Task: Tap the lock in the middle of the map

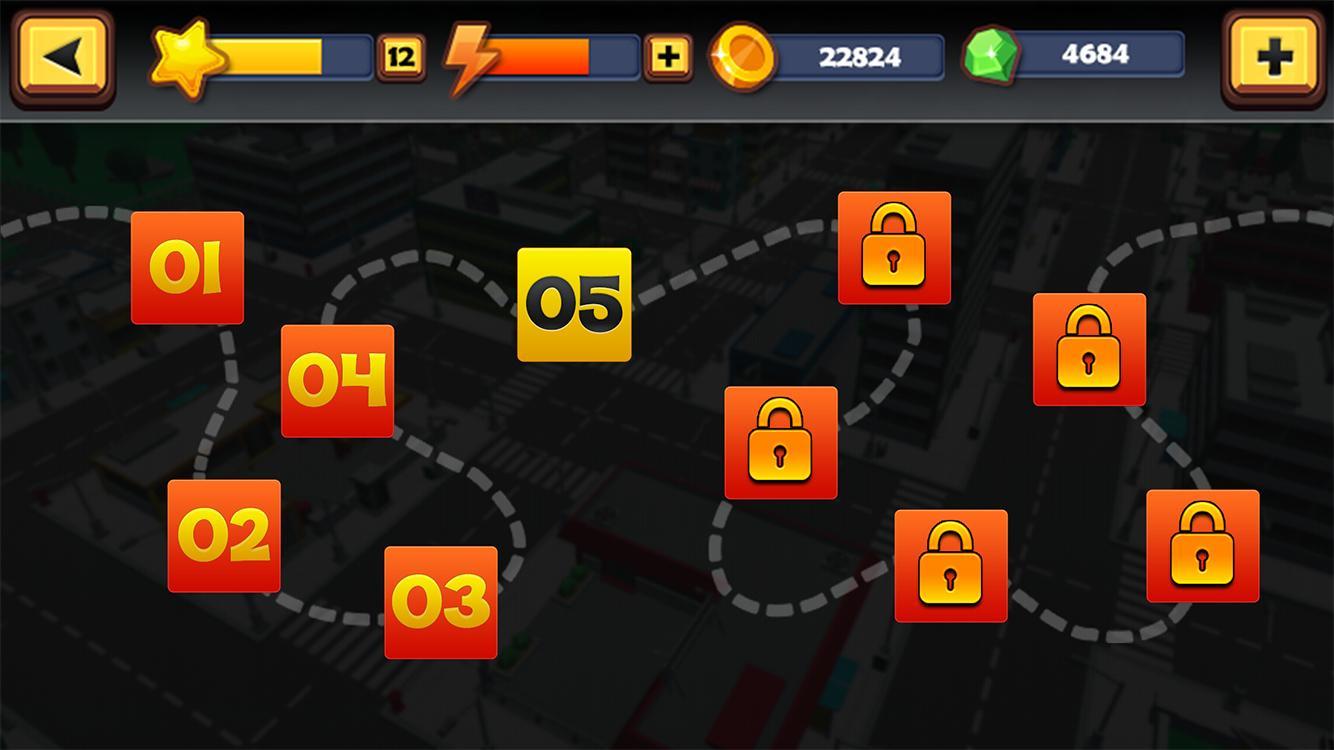Action: 781,440
